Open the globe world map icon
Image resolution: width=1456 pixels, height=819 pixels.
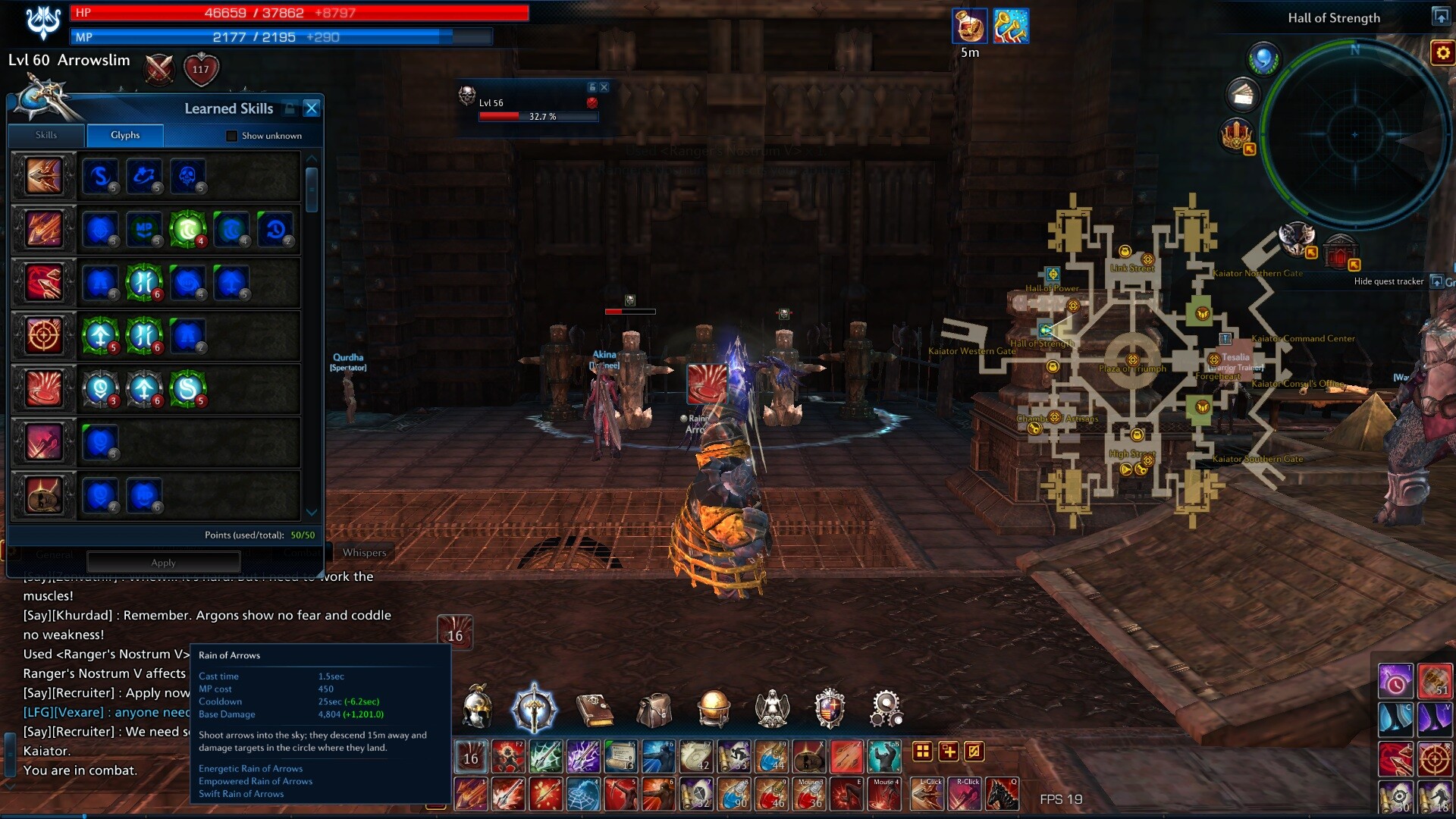[x=713, y=708]
